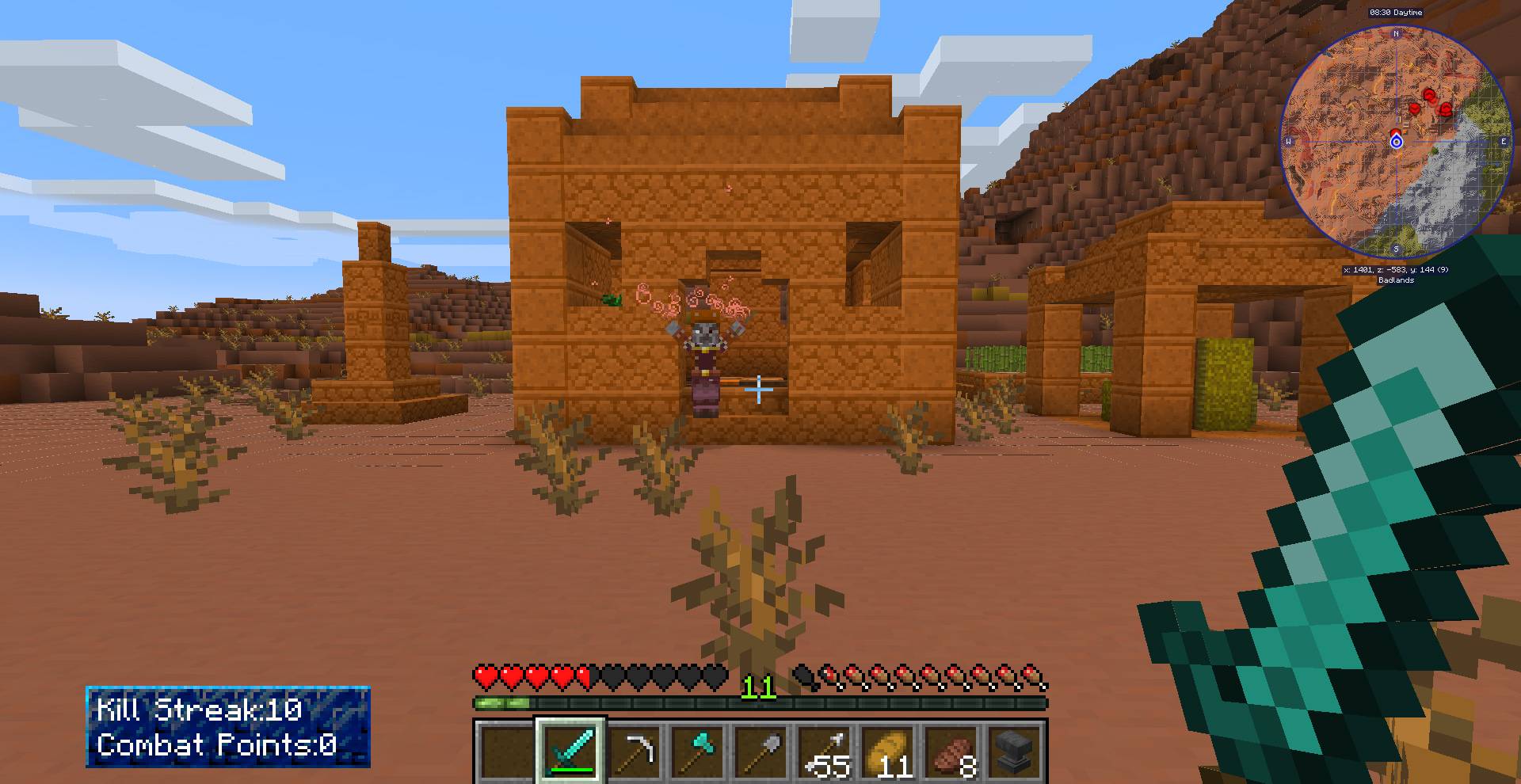Click the player arrow at minimap center
The image size is (1521, 784).
1396,141
